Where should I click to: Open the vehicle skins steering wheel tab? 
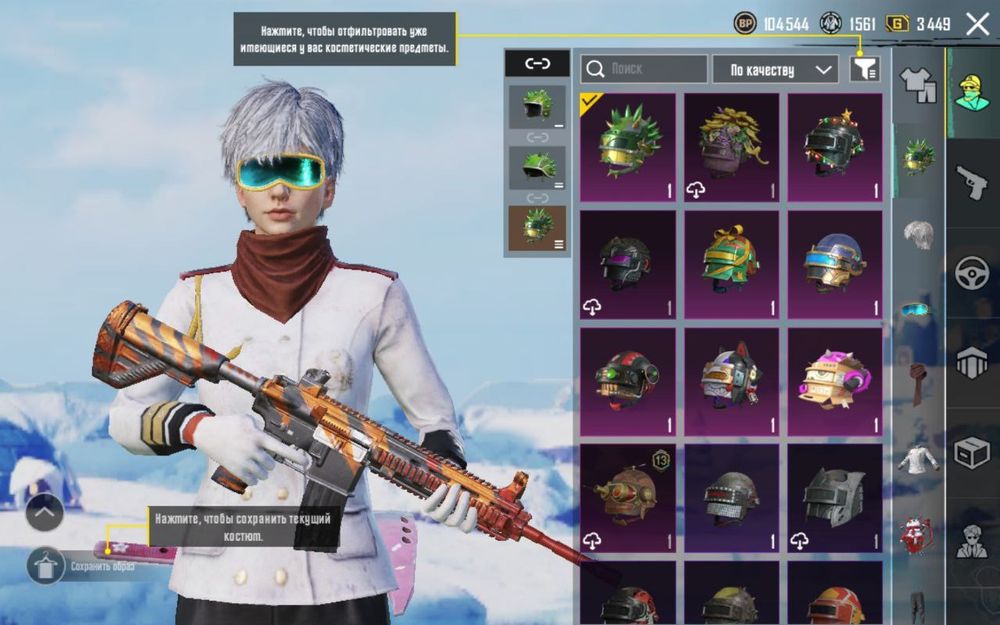972,273
